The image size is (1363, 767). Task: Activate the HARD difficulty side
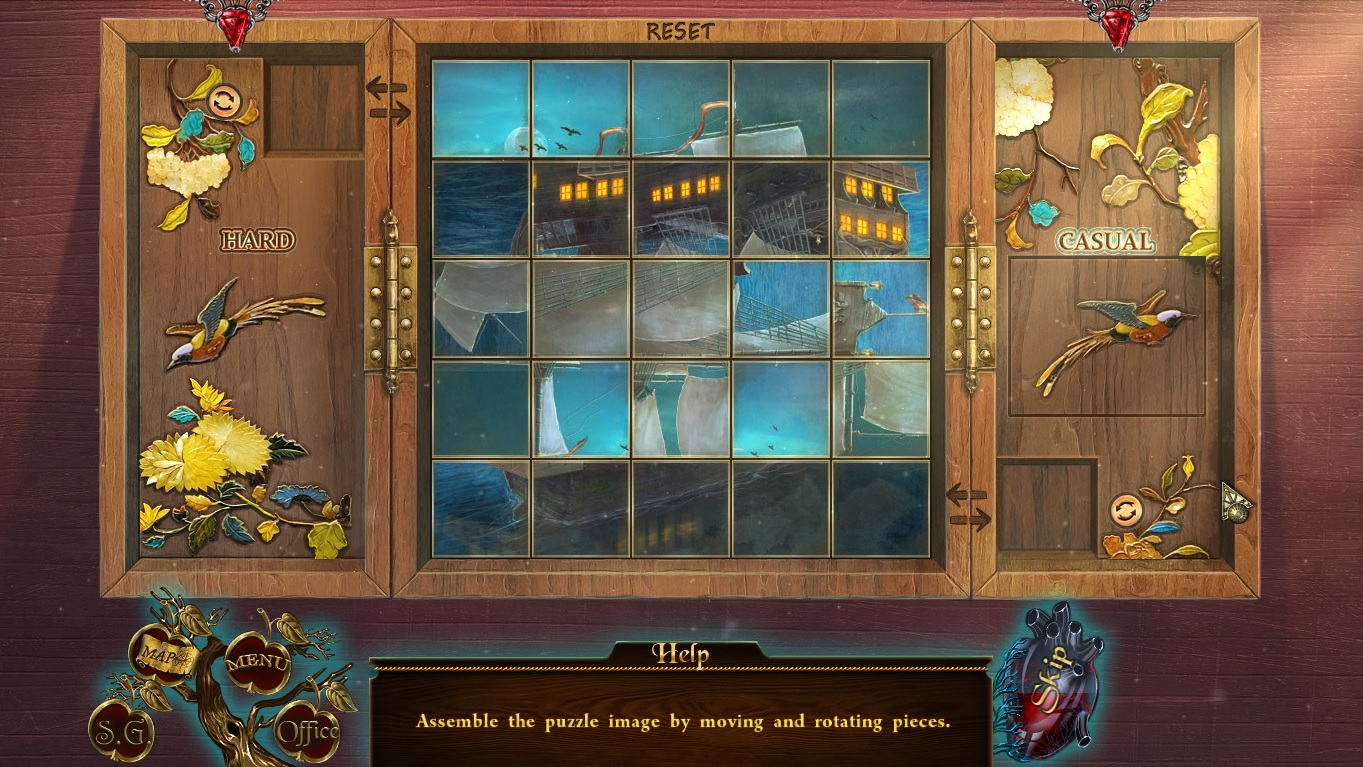point(258,240)
